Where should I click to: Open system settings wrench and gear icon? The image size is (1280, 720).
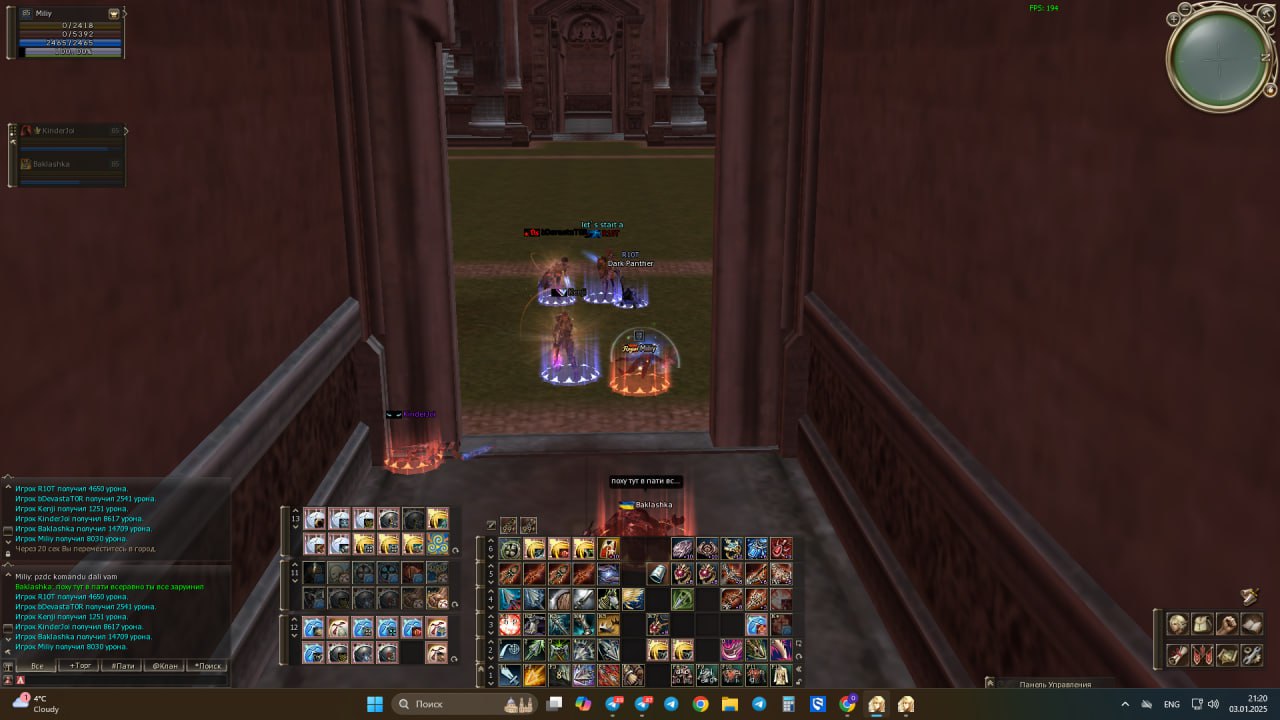pos(1252,656)
